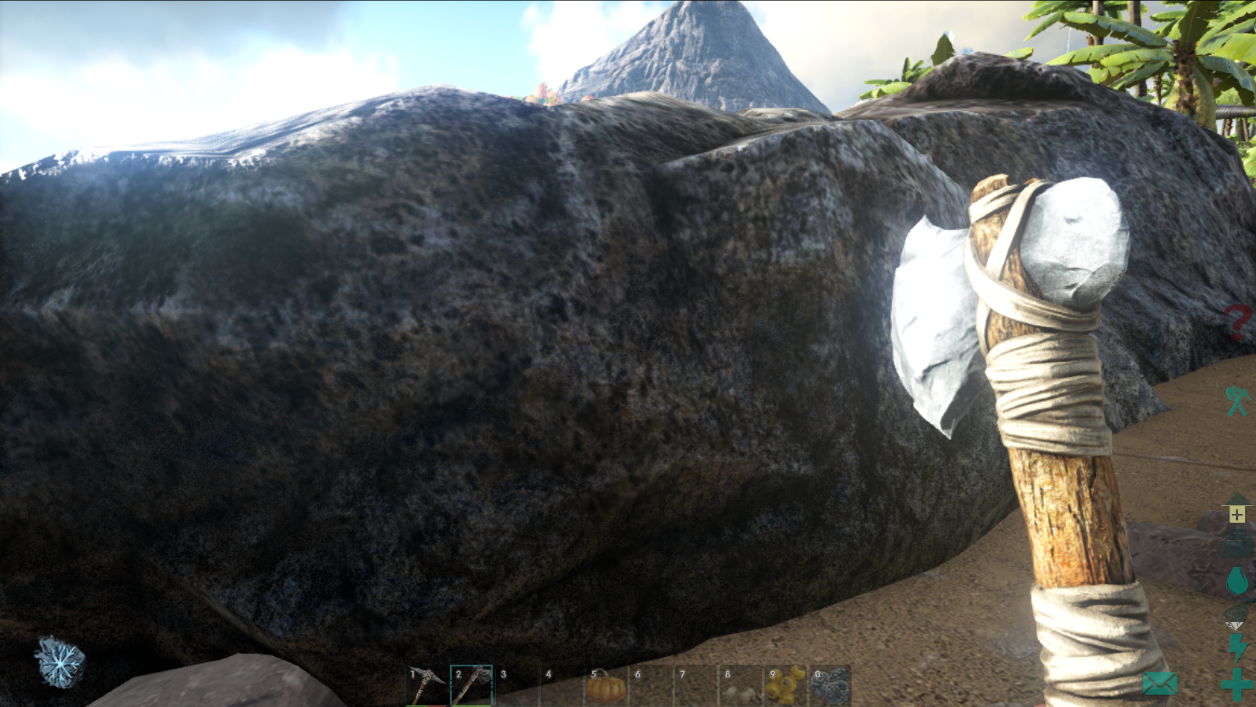The width and height of the screenshot is (1256, 707).
Task: Select the stone hatchet in hotbar slot 2
Action: (x=470, y=686)
